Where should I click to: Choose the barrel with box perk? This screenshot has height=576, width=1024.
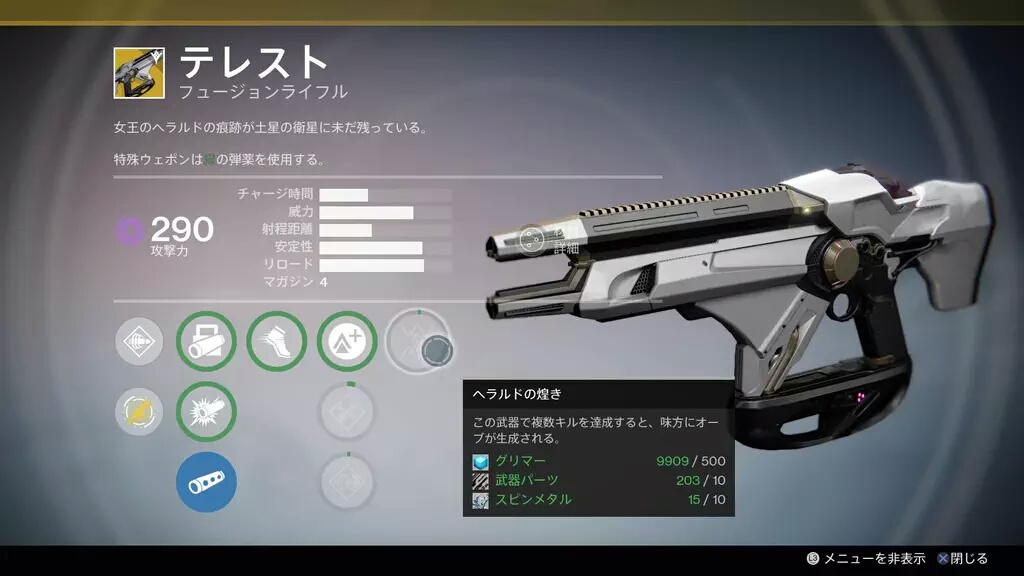click(206, 342)
